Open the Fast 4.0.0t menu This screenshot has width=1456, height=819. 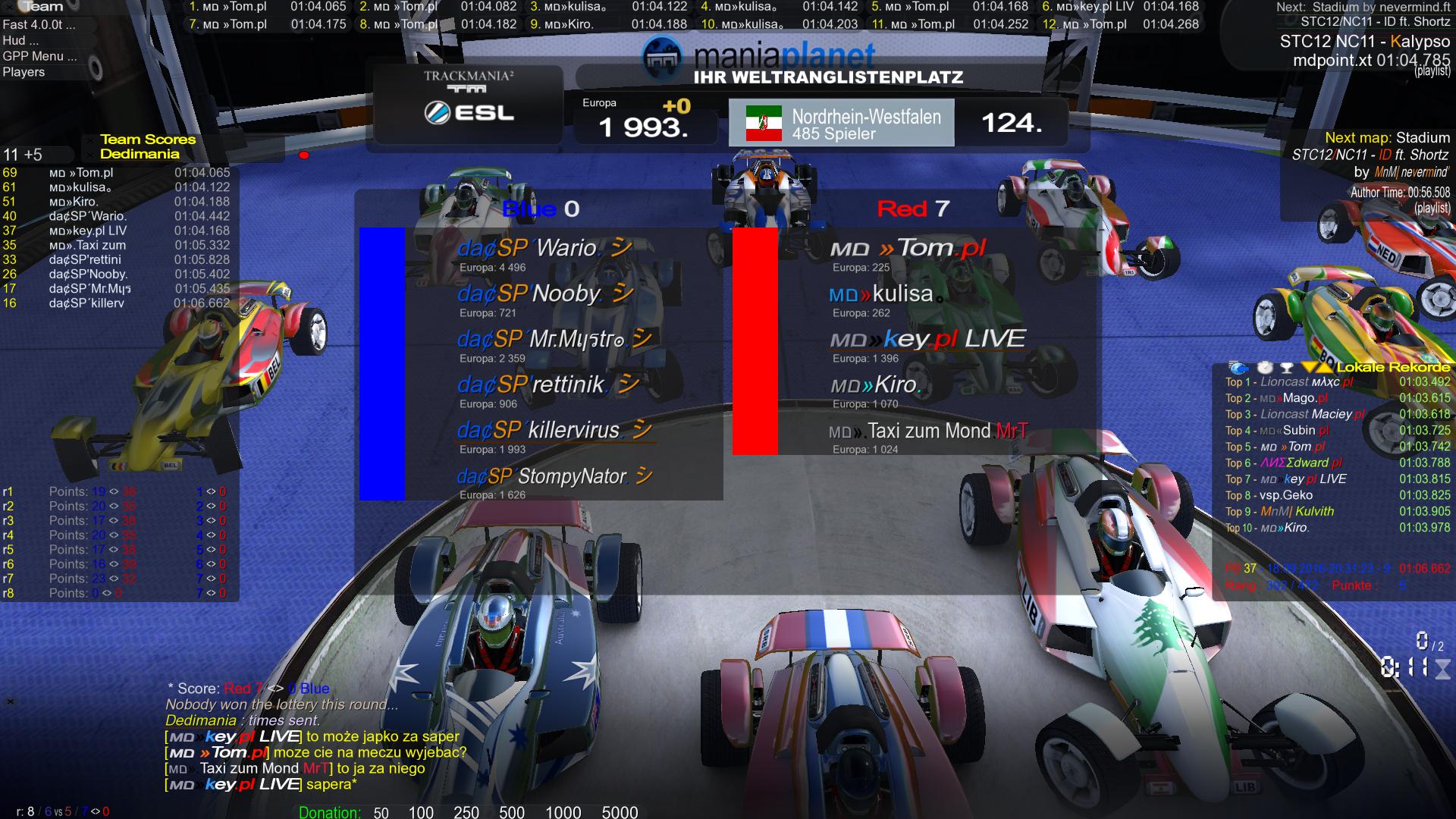click(x=39, y=24)
